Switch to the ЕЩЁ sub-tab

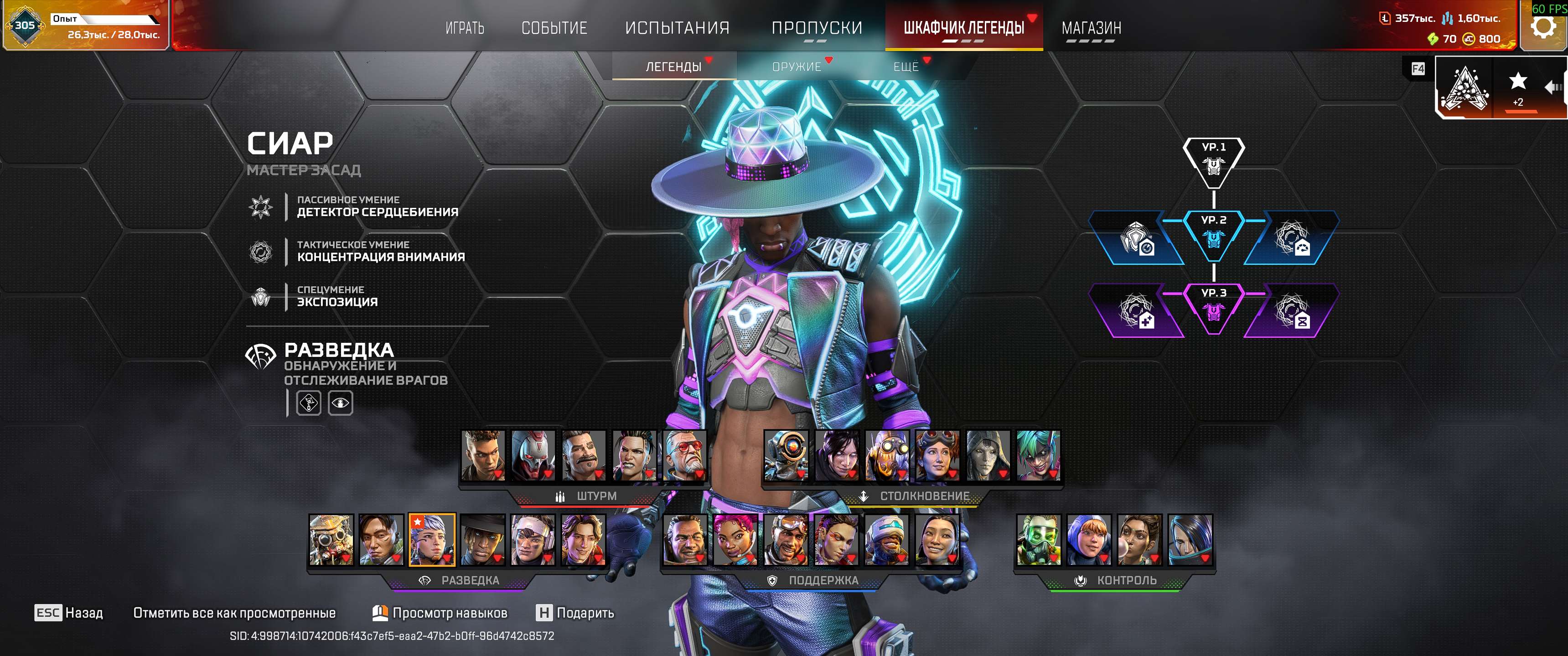pos(906,67)
